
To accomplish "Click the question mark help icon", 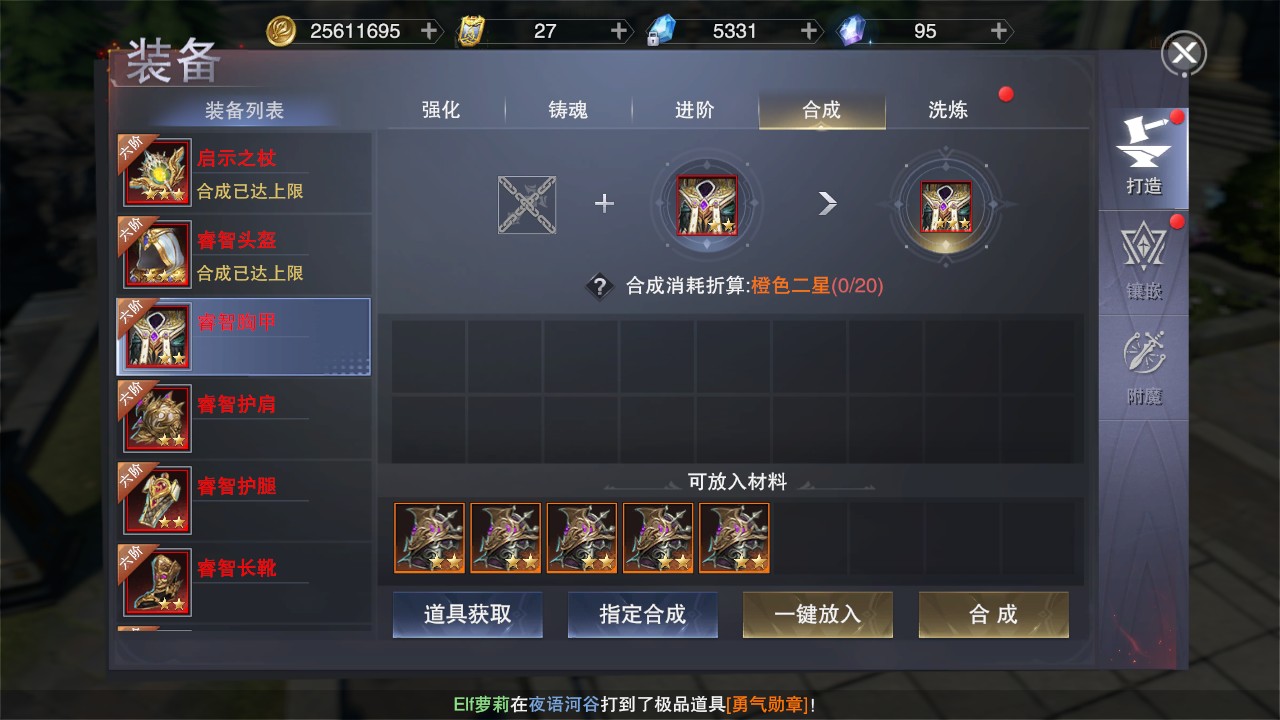I will point(599,287).
